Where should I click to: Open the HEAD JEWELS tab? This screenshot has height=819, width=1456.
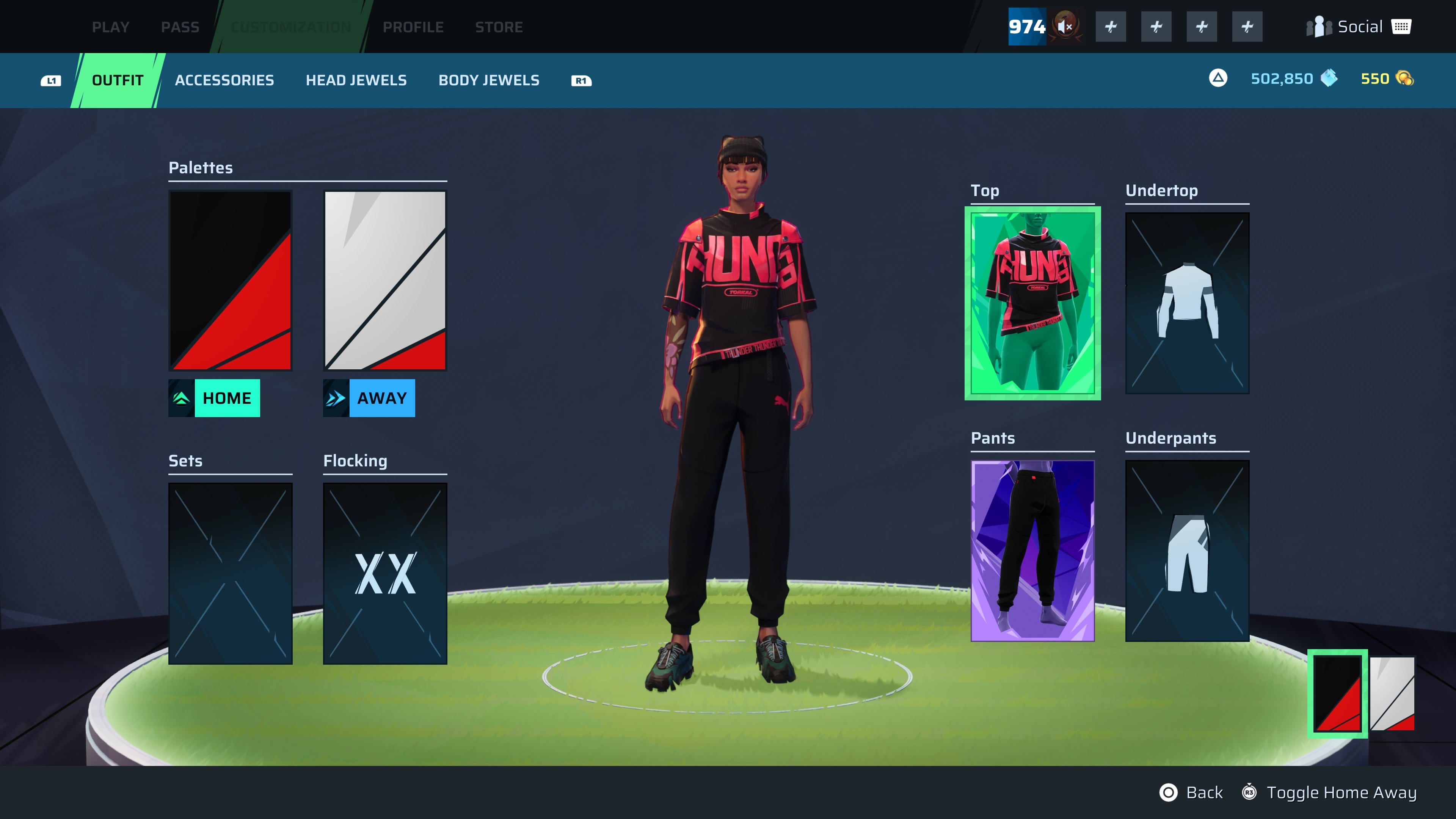tap(356, 80)
